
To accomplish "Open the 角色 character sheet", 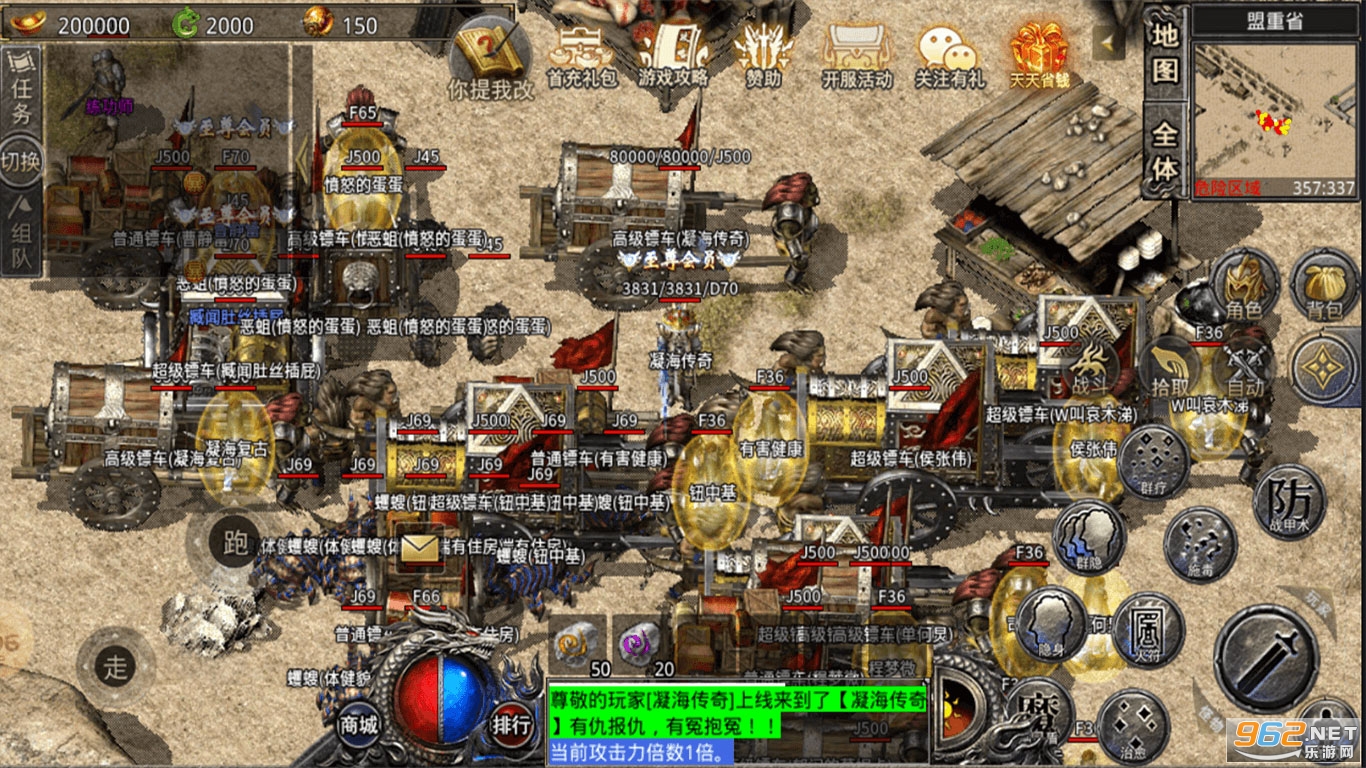I will (x=1245, y=283).
